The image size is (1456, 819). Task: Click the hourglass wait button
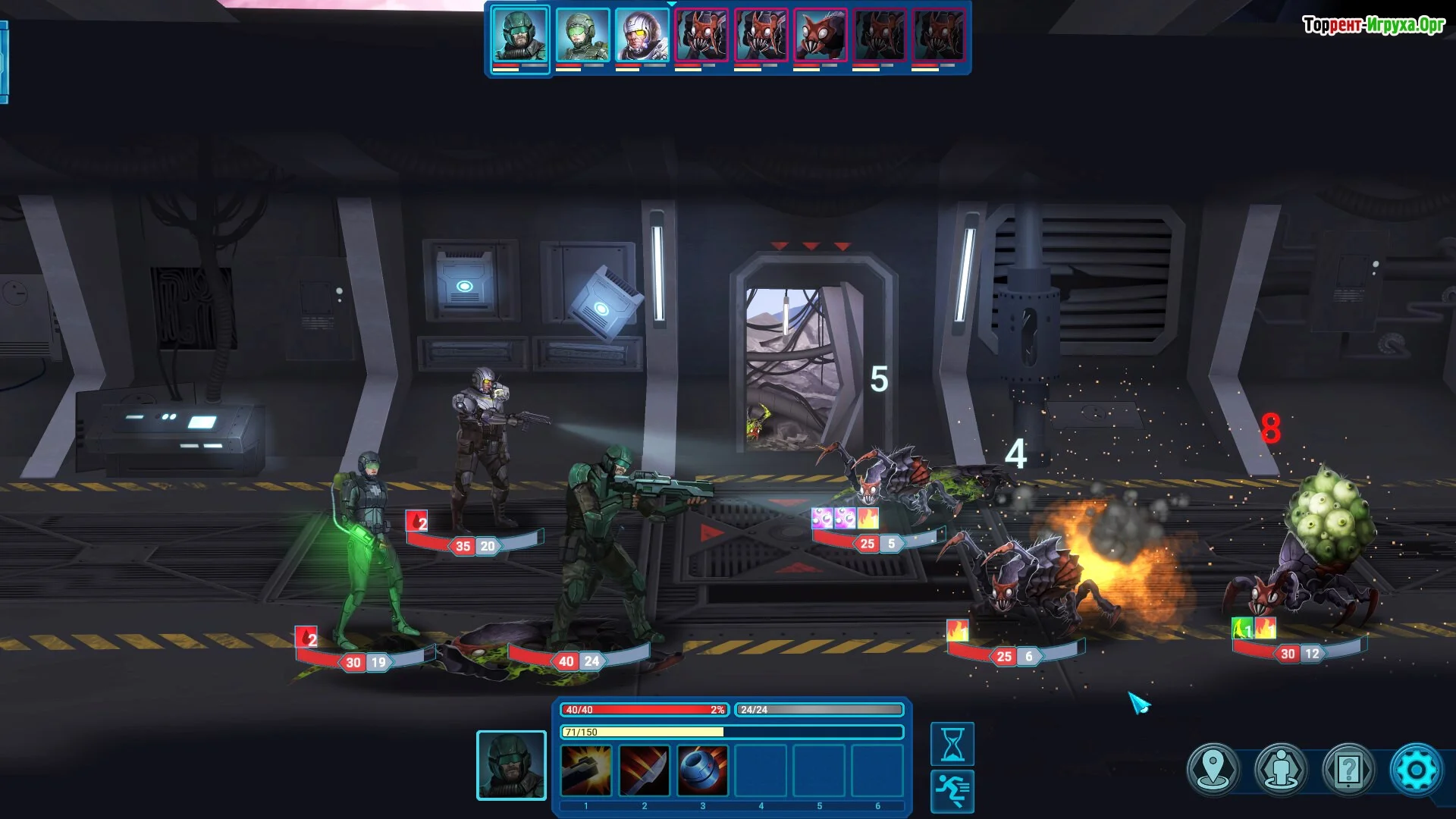(x=952, y=744)
